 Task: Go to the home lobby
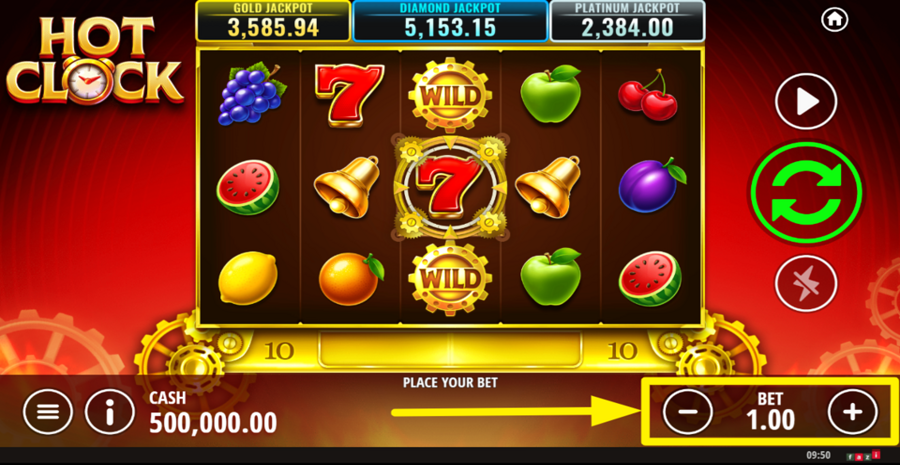point(834,19)
